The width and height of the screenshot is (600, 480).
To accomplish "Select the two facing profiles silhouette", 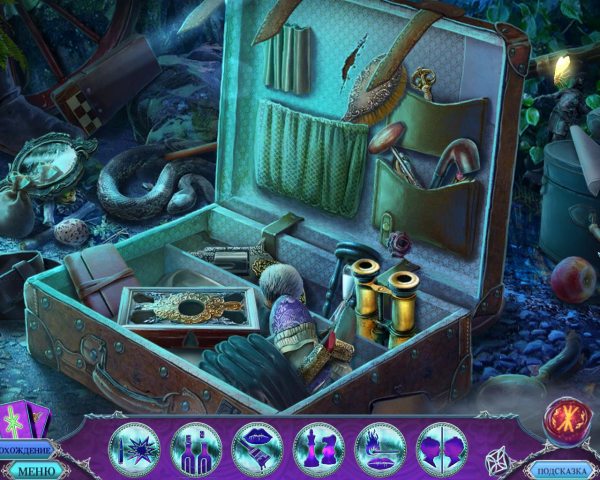I will tap(441, 447).
